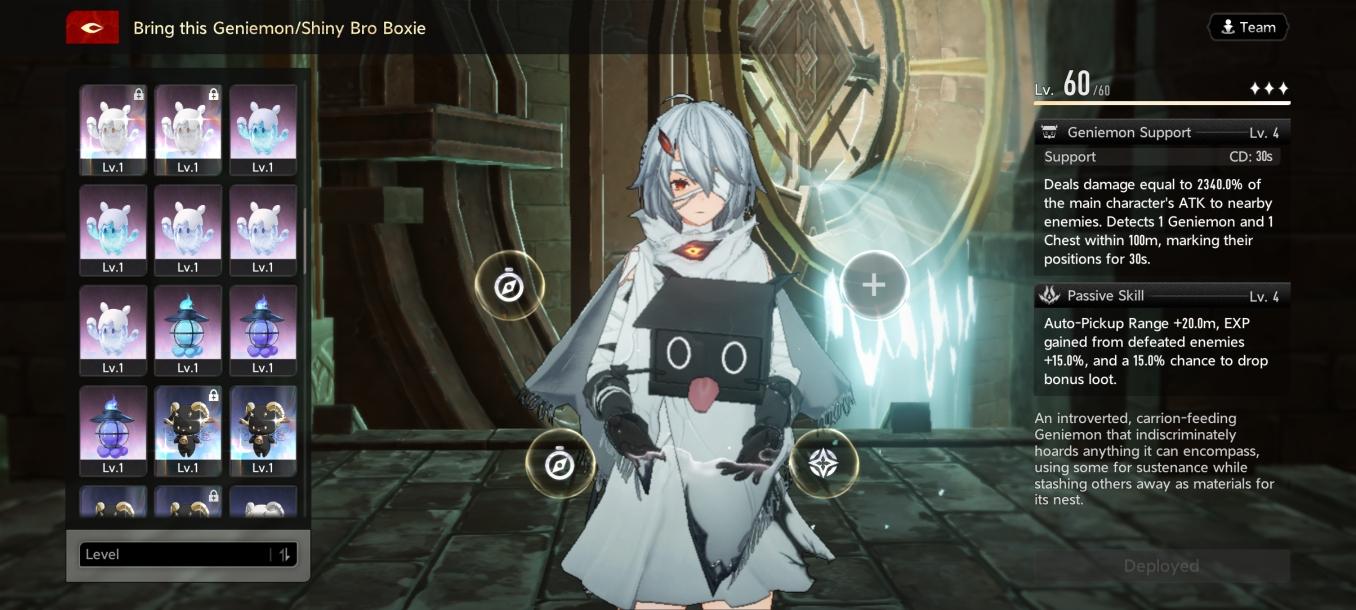Select the four-pointed star skill slot

823,462
